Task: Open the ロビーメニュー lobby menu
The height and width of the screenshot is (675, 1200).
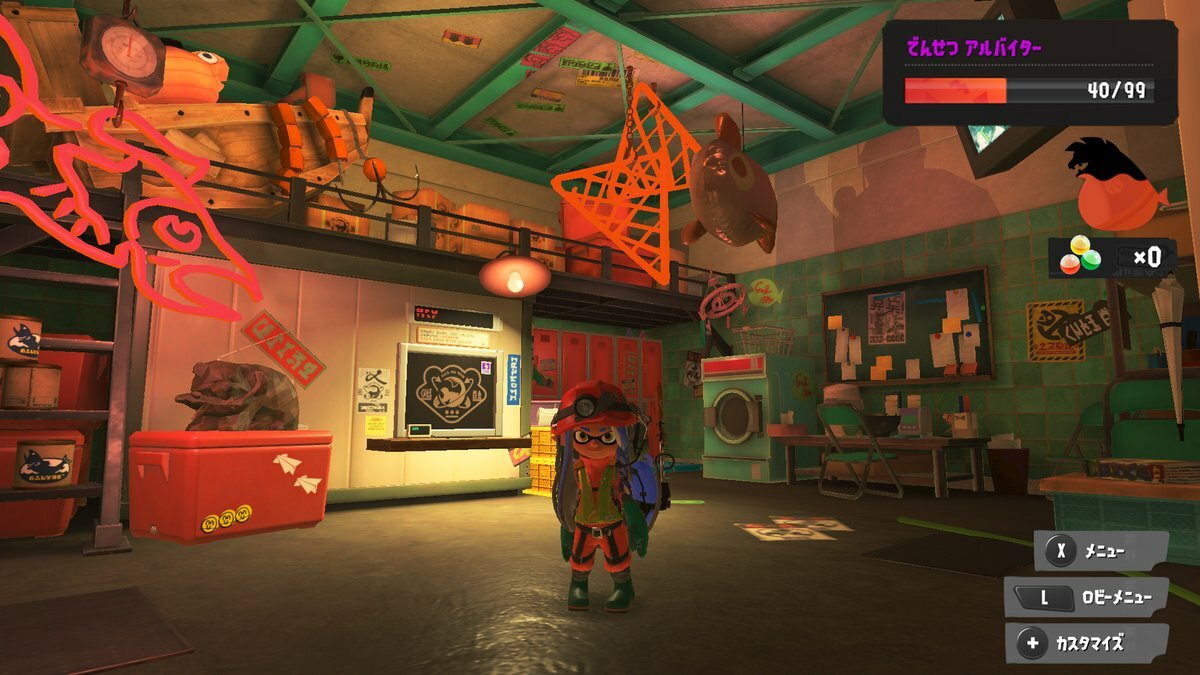Action: pos(1087,598)
